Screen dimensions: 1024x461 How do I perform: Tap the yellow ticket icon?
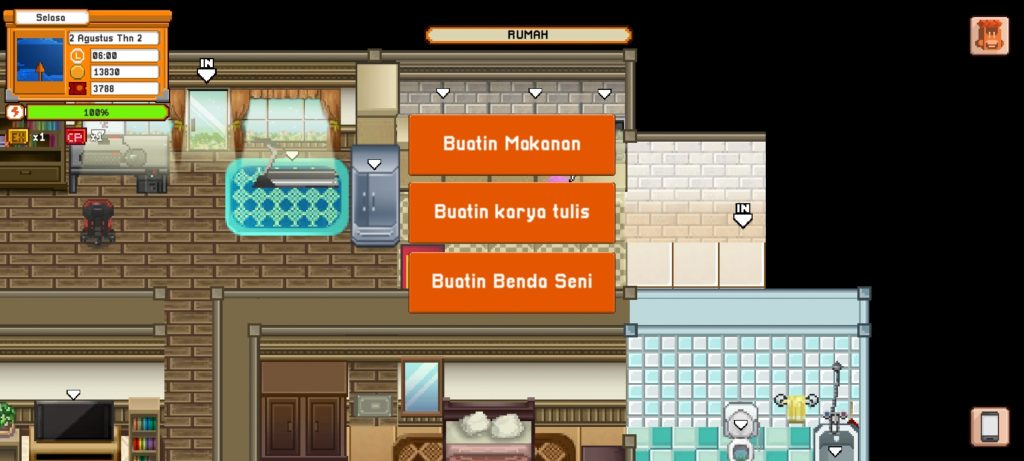coord(18,137)
